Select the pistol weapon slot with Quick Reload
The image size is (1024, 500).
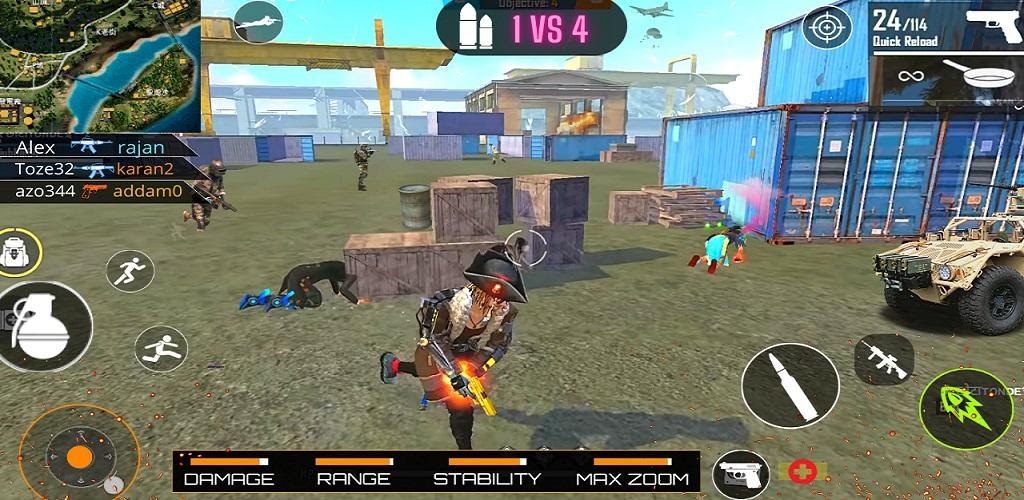pos(945,27)
